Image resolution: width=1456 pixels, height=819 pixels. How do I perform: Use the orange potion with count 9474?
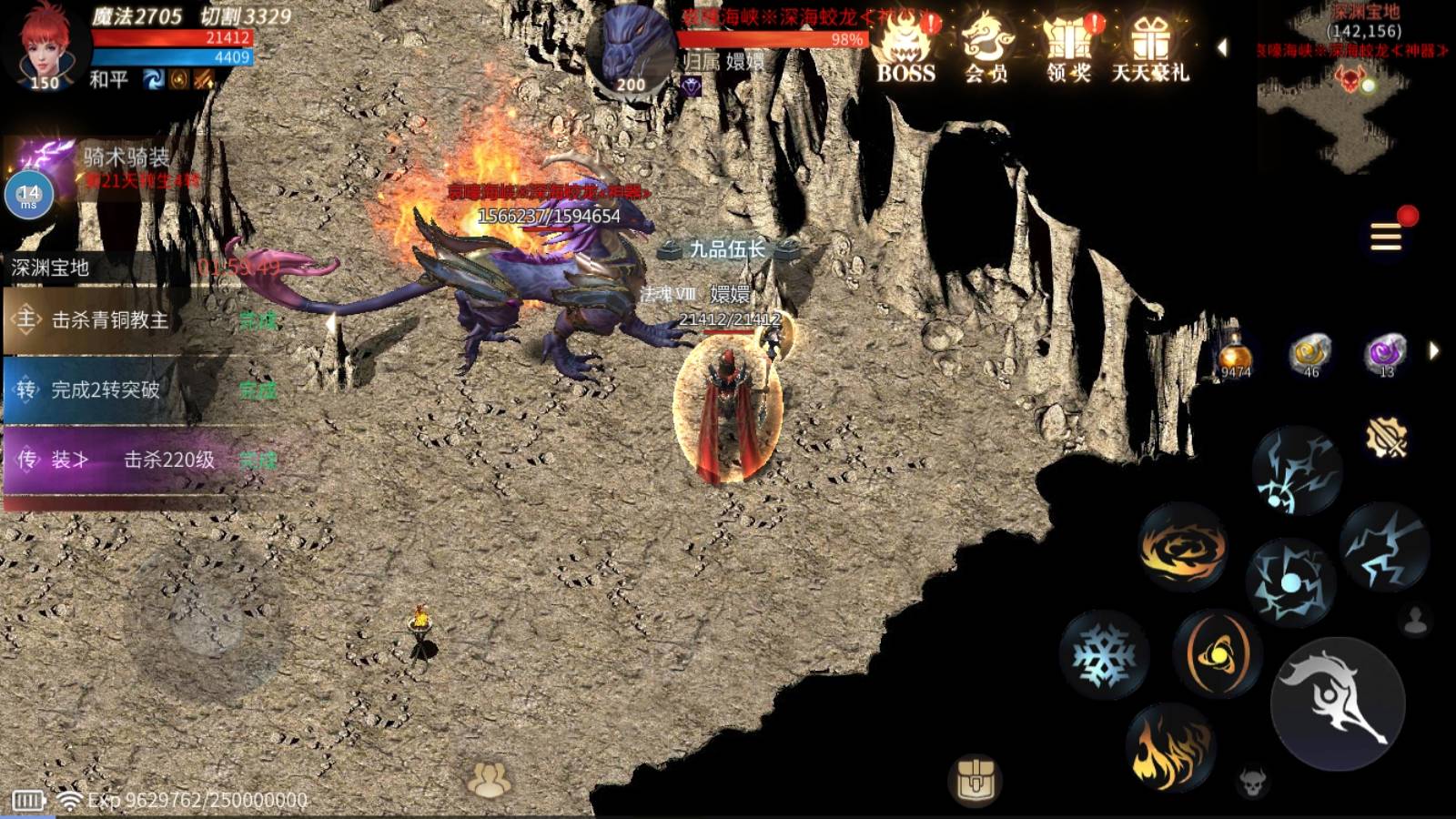(1236, 355)
